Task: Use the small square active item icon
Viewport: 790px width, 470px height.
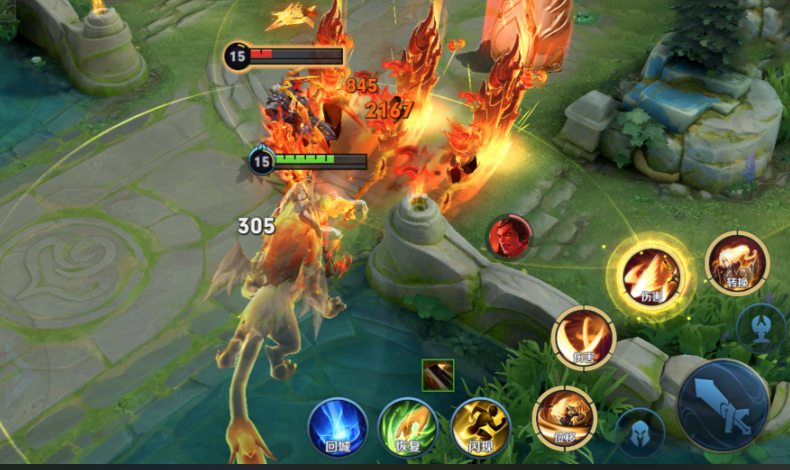Action: tap(438, 375)
